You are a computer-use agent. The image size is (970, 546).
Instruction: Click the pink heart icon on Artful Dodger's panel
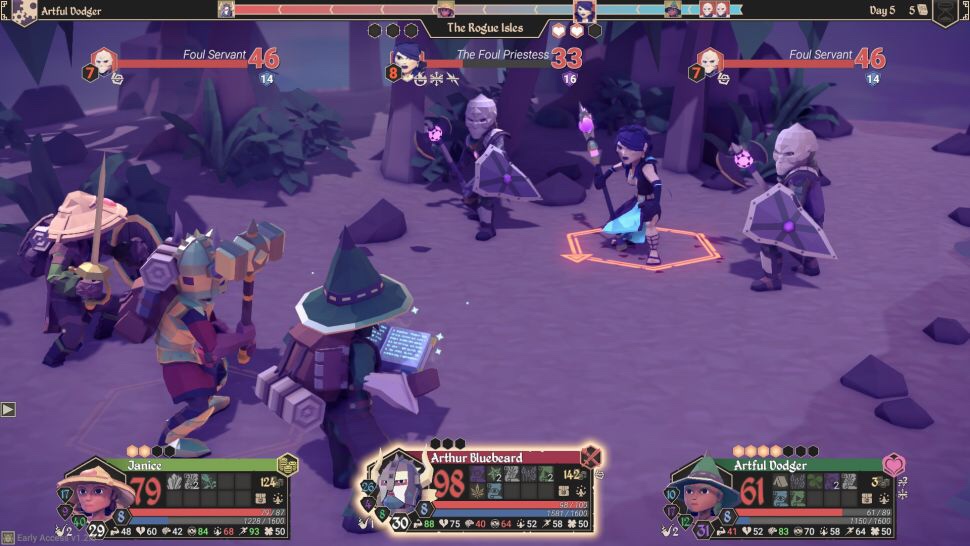coord(893,465)
